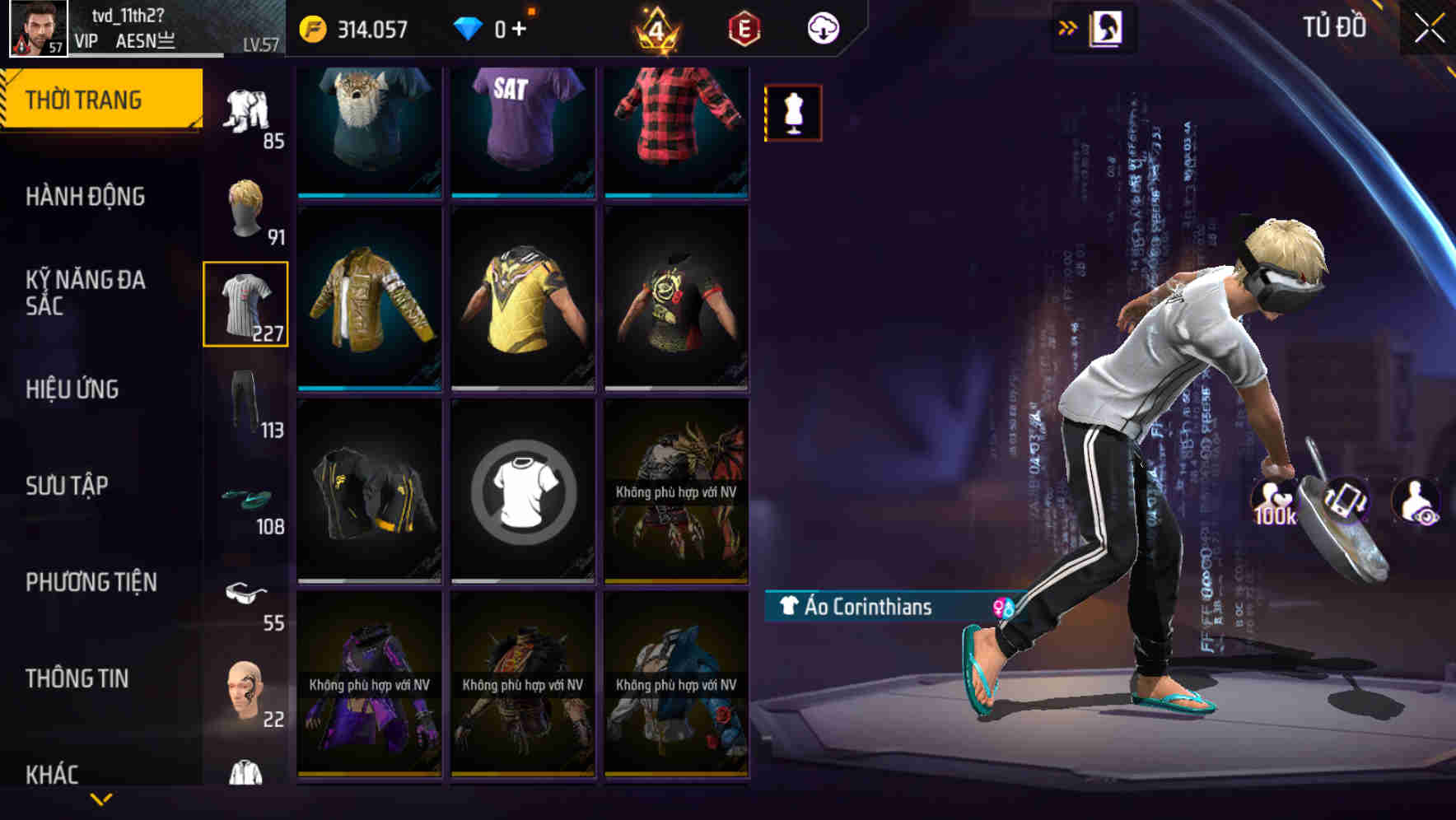Click the double-arrow expander near TỦ ĐỒ

point(1068,26)
